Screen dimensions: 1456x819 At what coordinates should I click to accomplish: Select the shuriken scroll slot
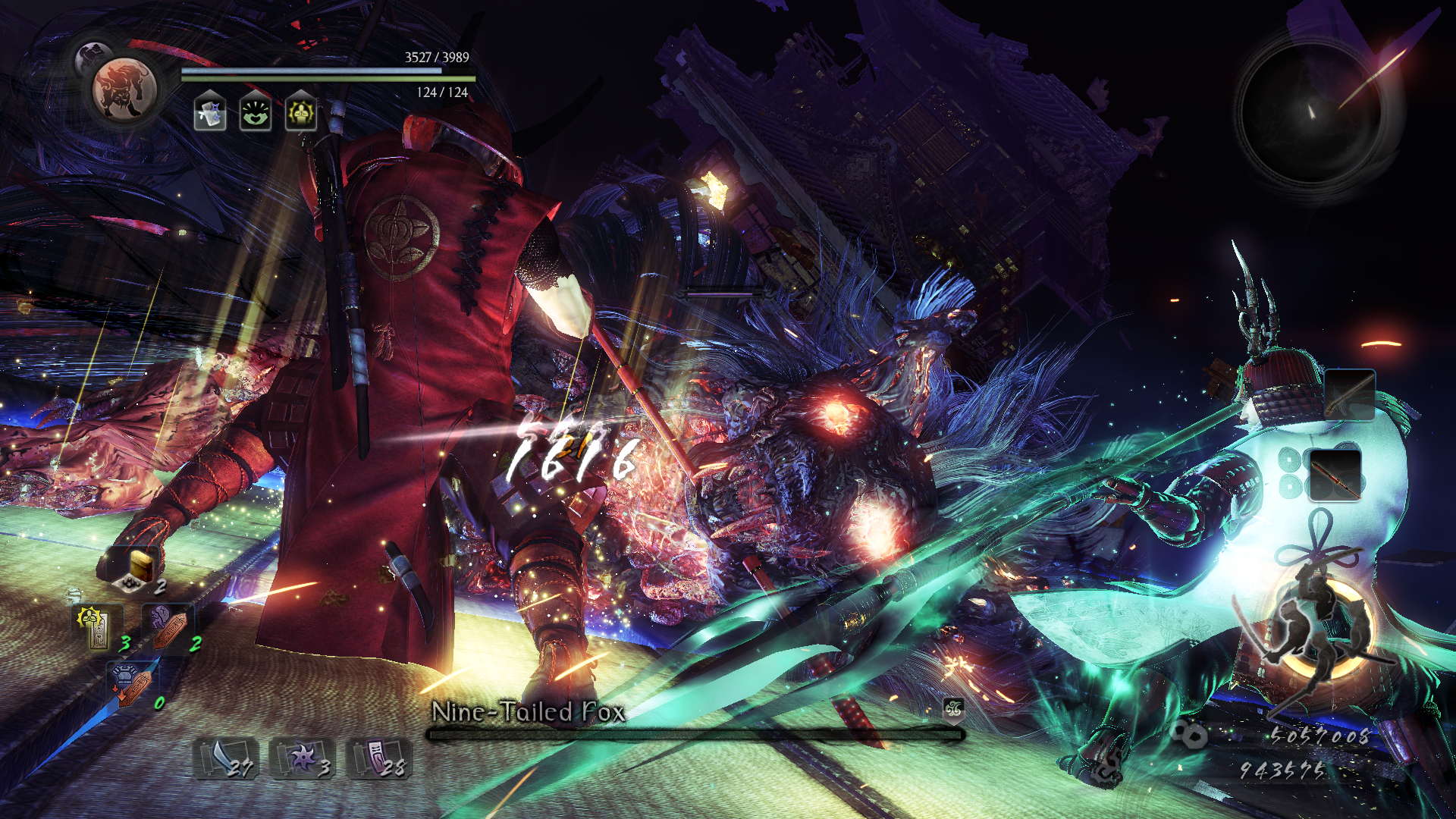coord(303,758)
